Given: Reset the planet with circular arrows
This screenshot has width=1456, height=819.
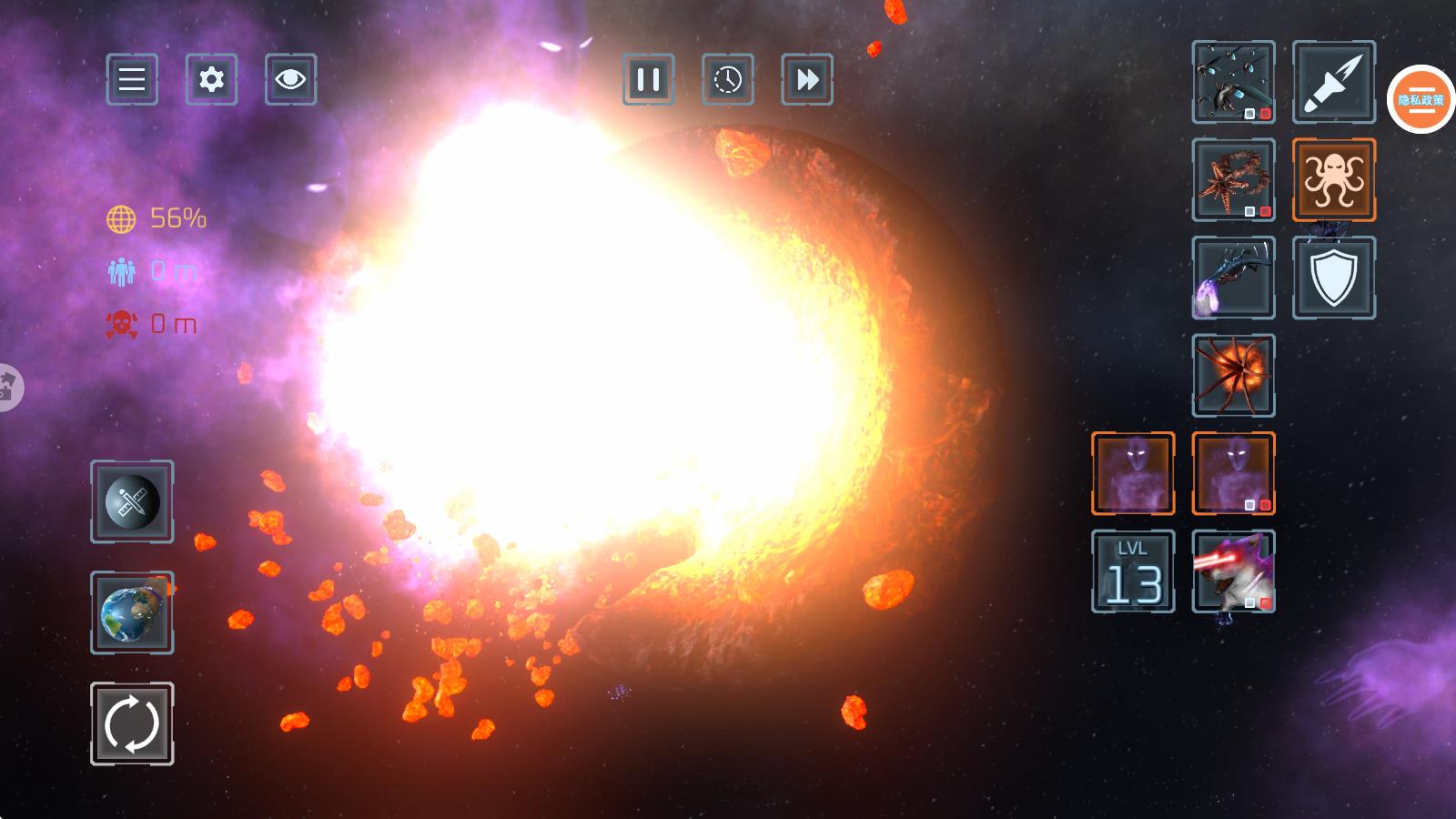Looking at the screenshot, I should pyautogui.click(x=132, y=723).
